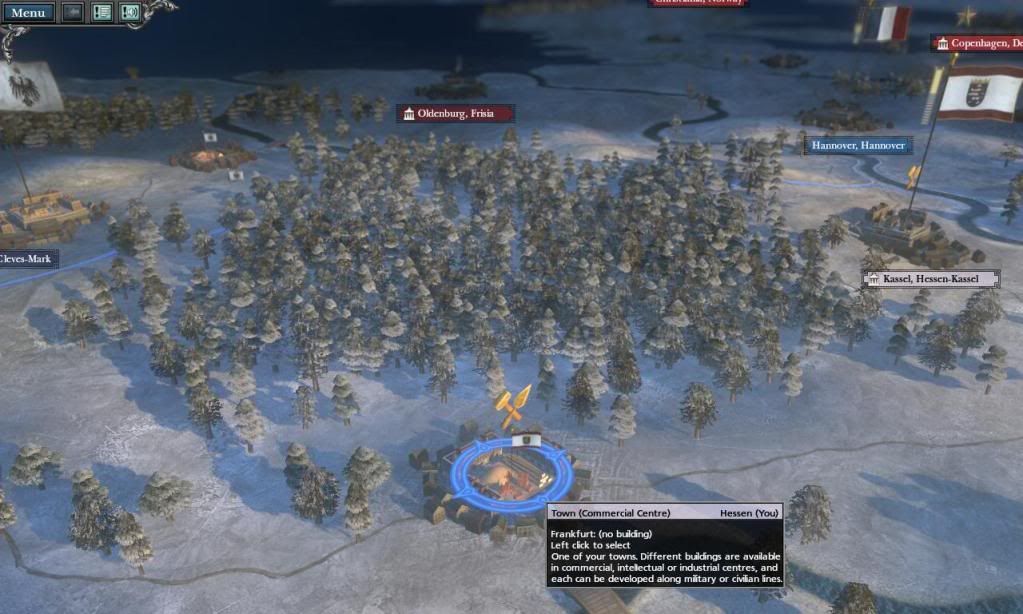Select the Hannover, Hannover settlement label

point(858,146)
